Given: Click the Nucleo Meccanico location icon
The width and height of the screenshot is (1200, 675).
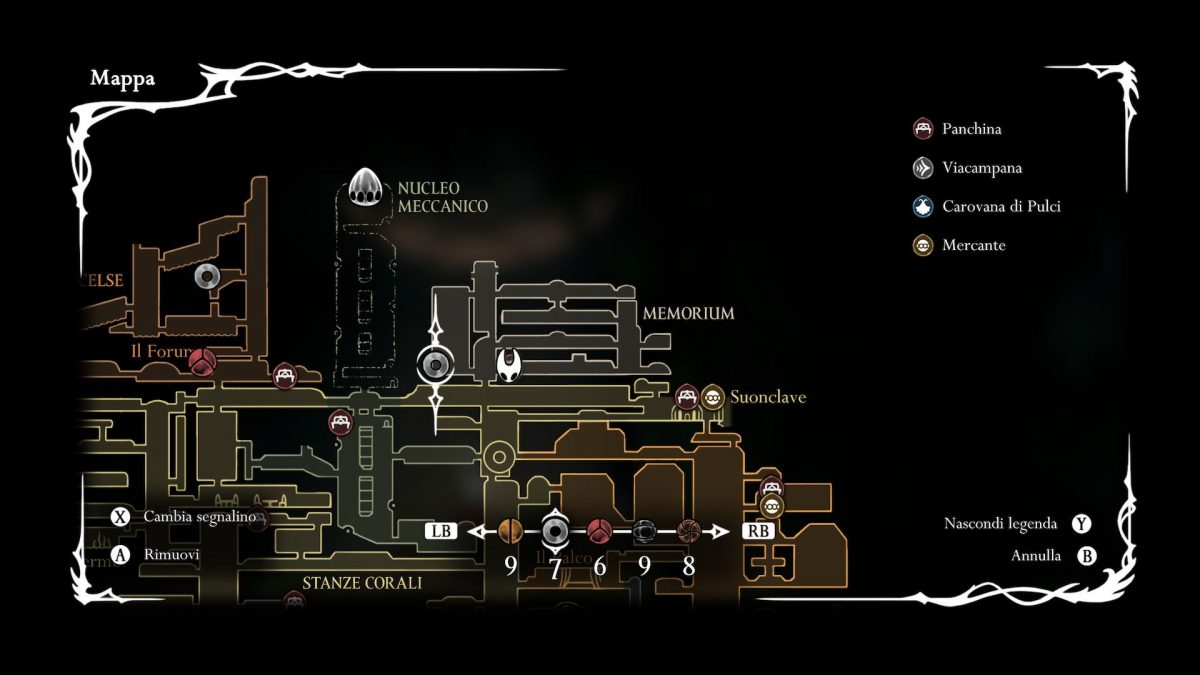Looking at the screenshot, I should [x=367, y=187].
